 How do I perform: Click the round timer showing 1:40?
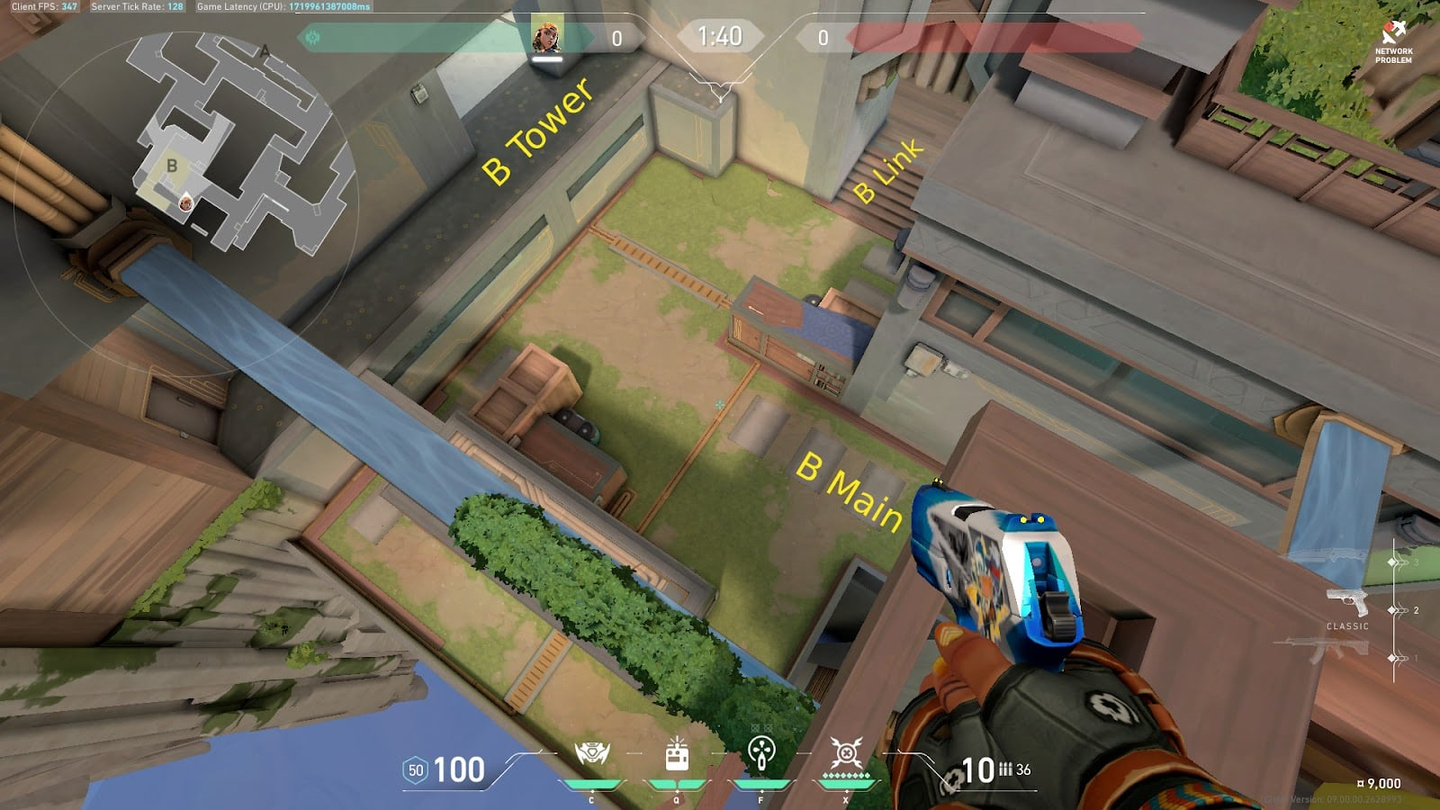(719, 35)
